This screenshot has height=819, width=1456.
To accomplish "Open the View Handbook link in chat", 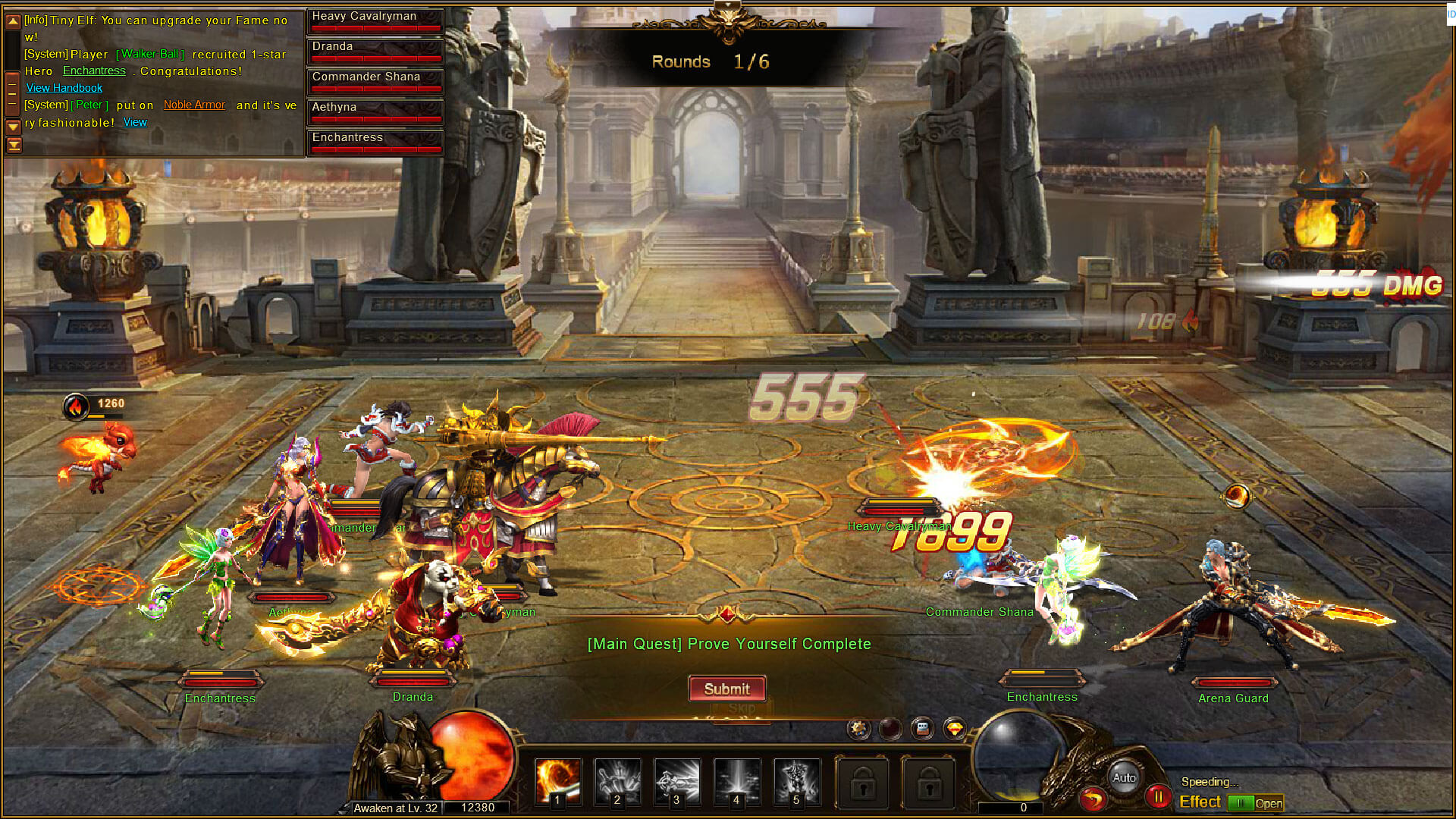I will click(64, 88).
